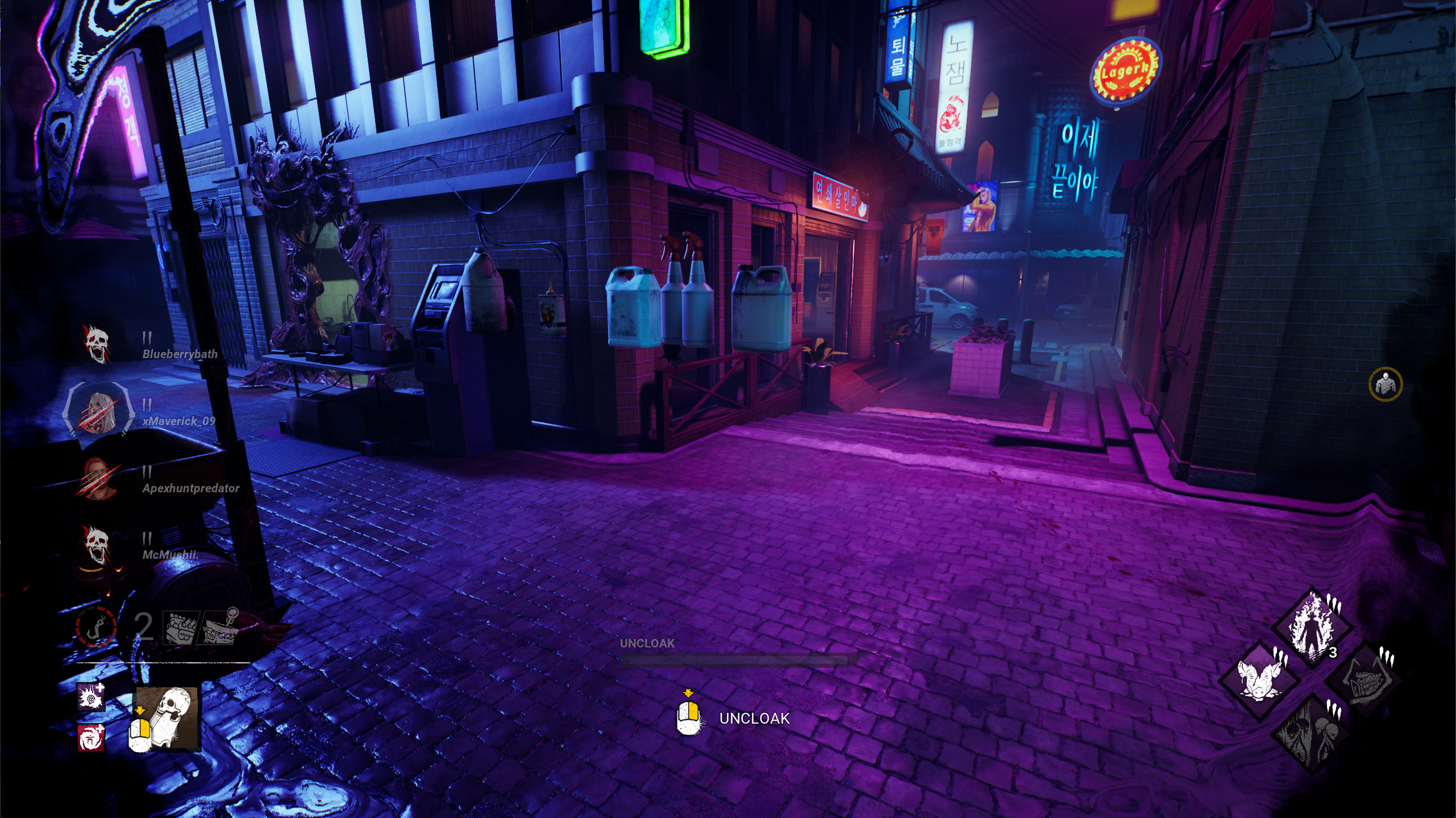The image size is (1456, 818).
Task: Click the hook icon with red ring
Action: click(97, 627)
